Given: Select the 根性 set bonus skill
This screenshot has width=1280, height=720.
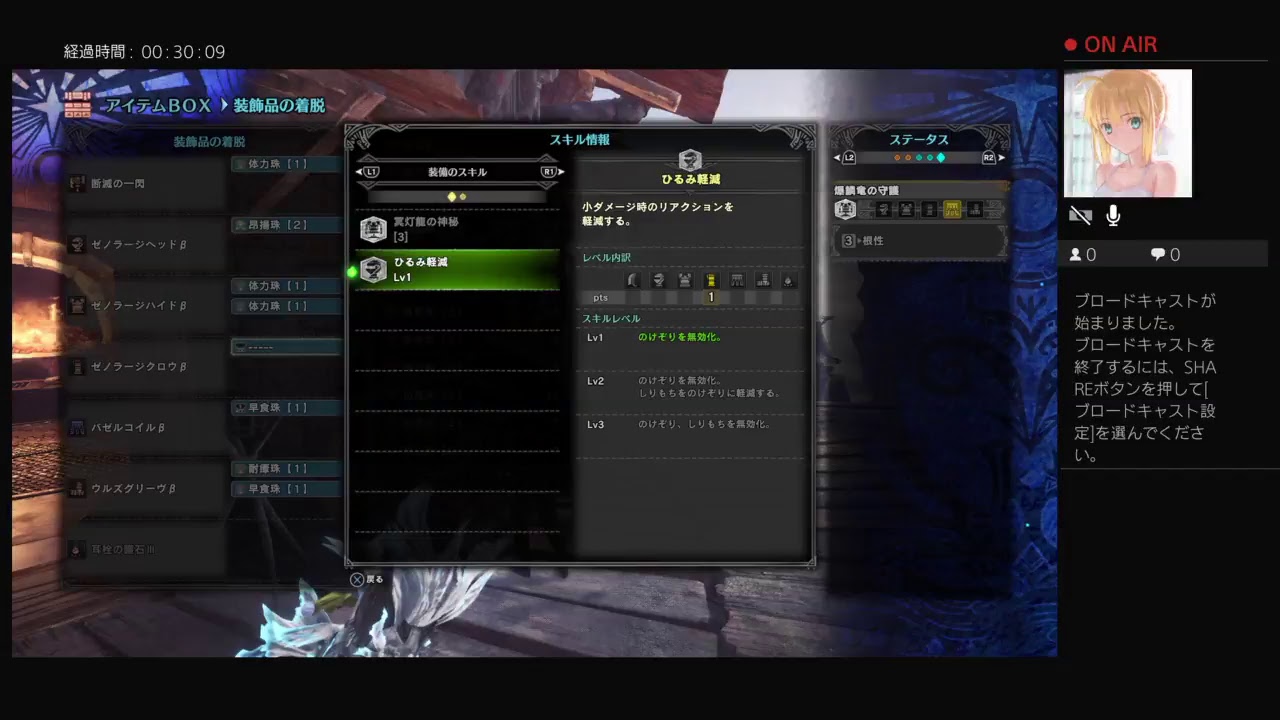Looking at the screenshot, I should (918, 241).
